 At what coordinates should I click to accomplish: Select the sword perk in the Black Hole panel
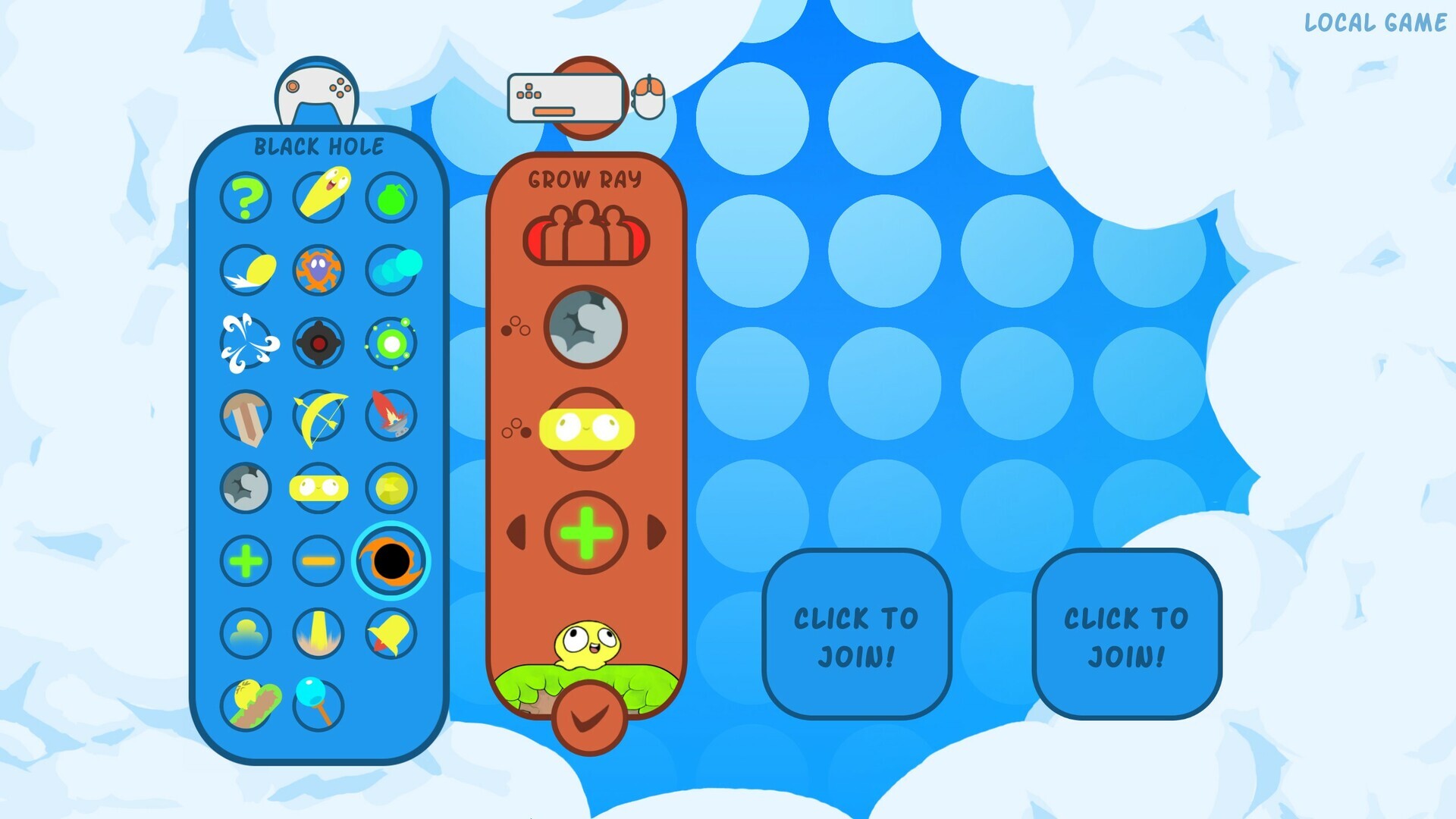pyautogui.click(x=246, y=416)
